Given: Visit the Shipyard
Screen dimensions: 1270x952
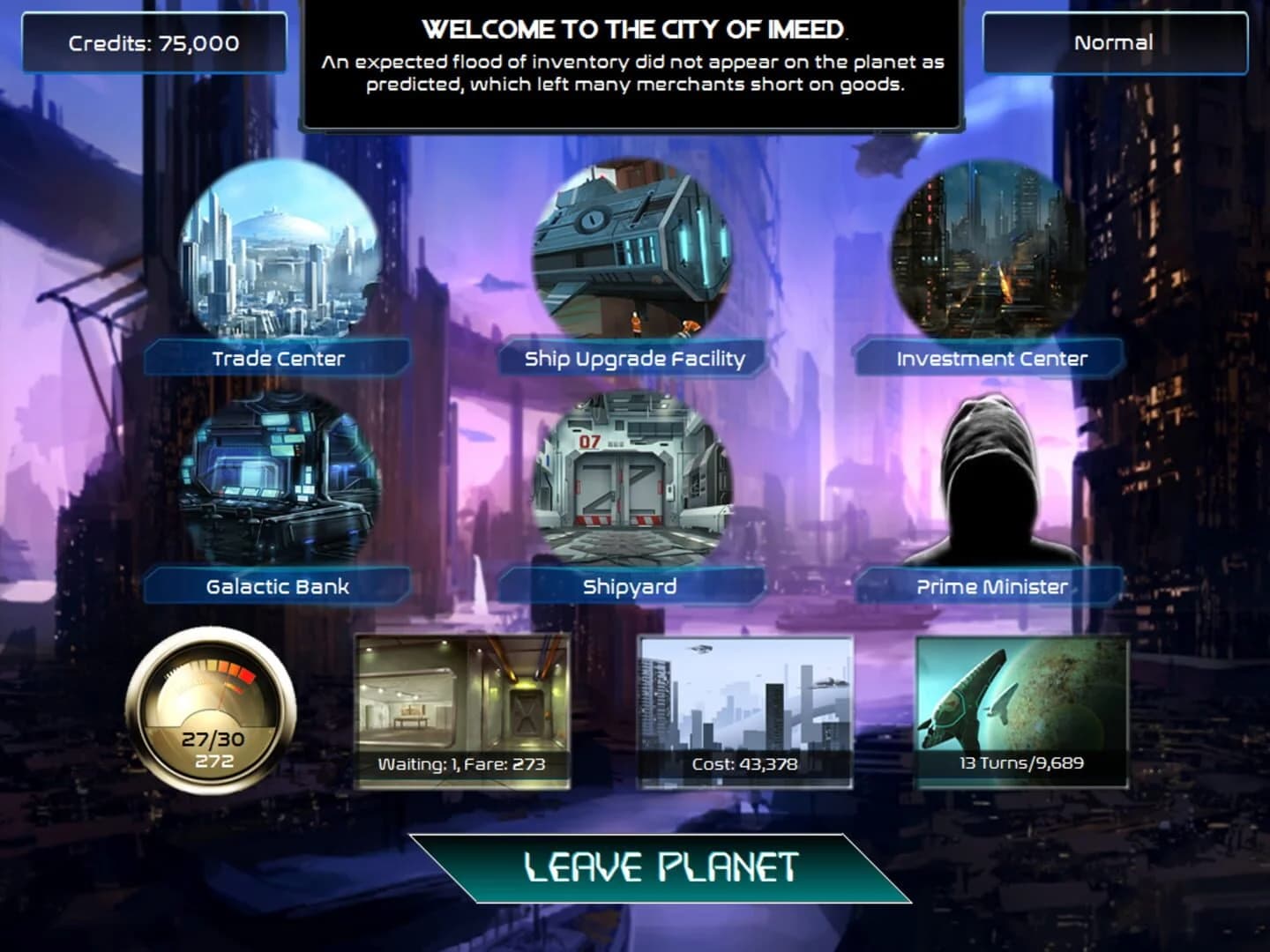Looking at the screenshot, I should pos(631,485).
